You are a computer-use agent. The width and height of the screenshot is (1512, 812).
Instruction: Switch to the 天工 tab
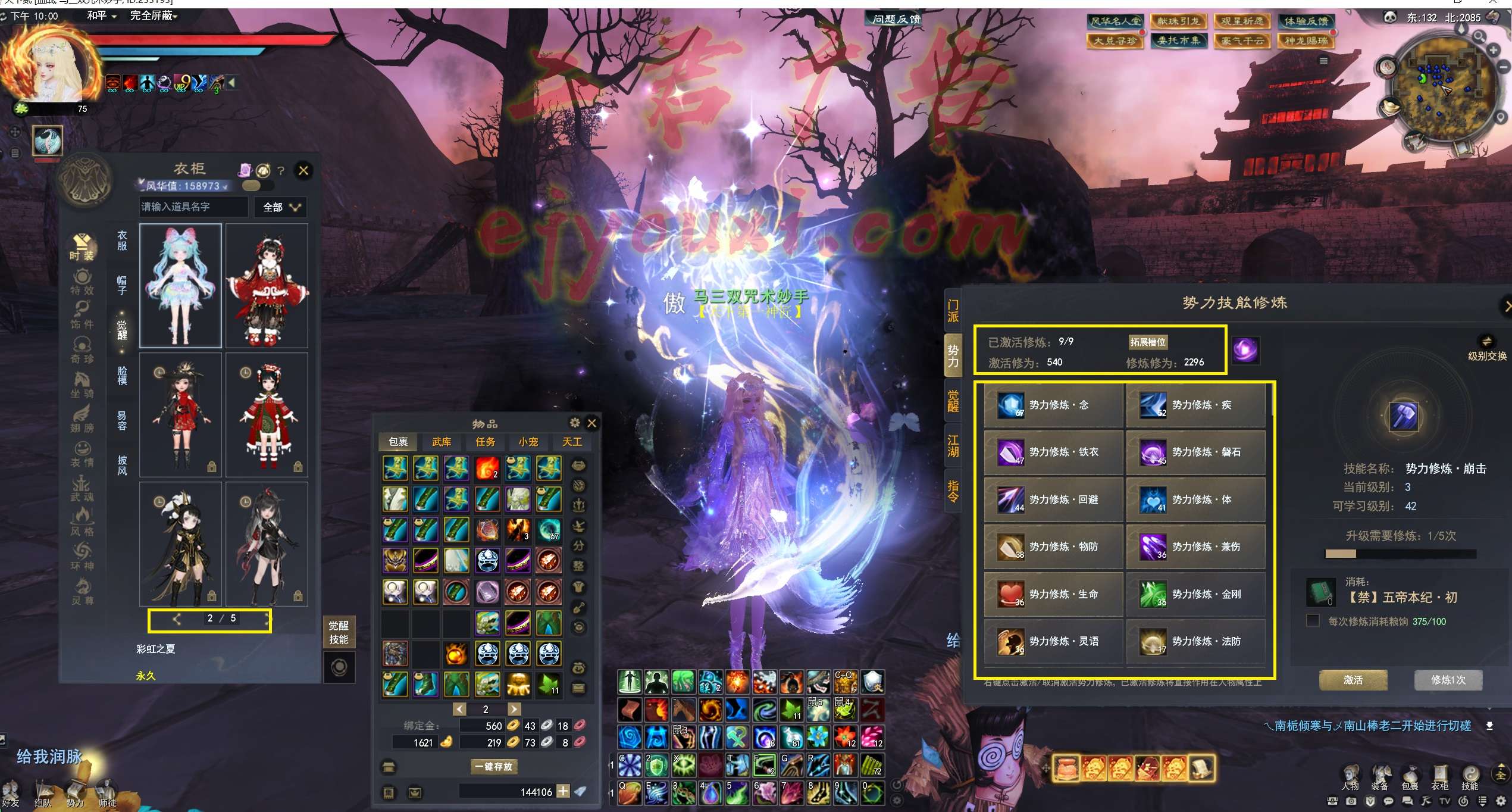coord(572,442)
